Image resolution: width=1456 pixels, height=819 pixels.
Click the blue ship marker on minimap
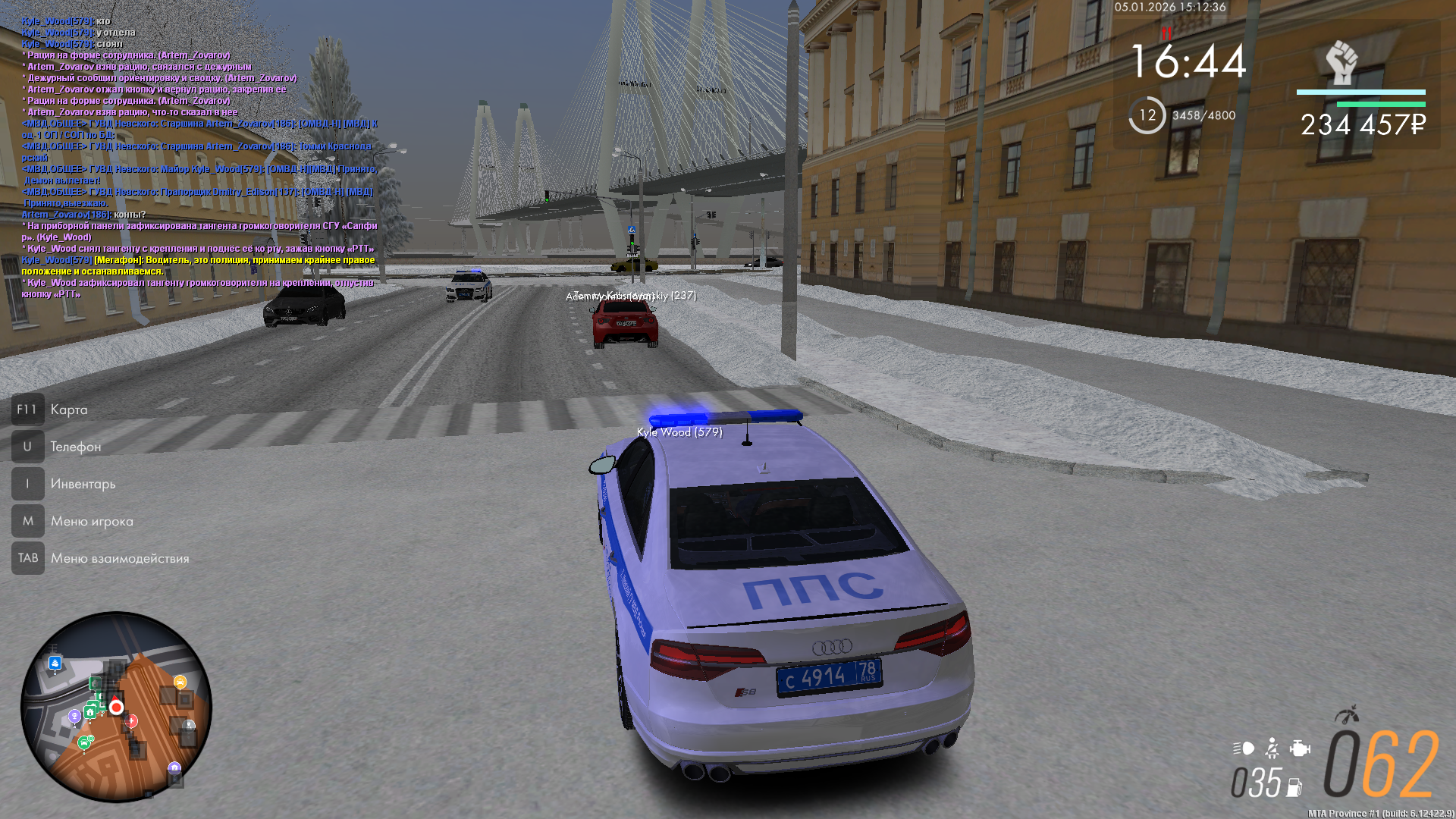coord(55,664)
